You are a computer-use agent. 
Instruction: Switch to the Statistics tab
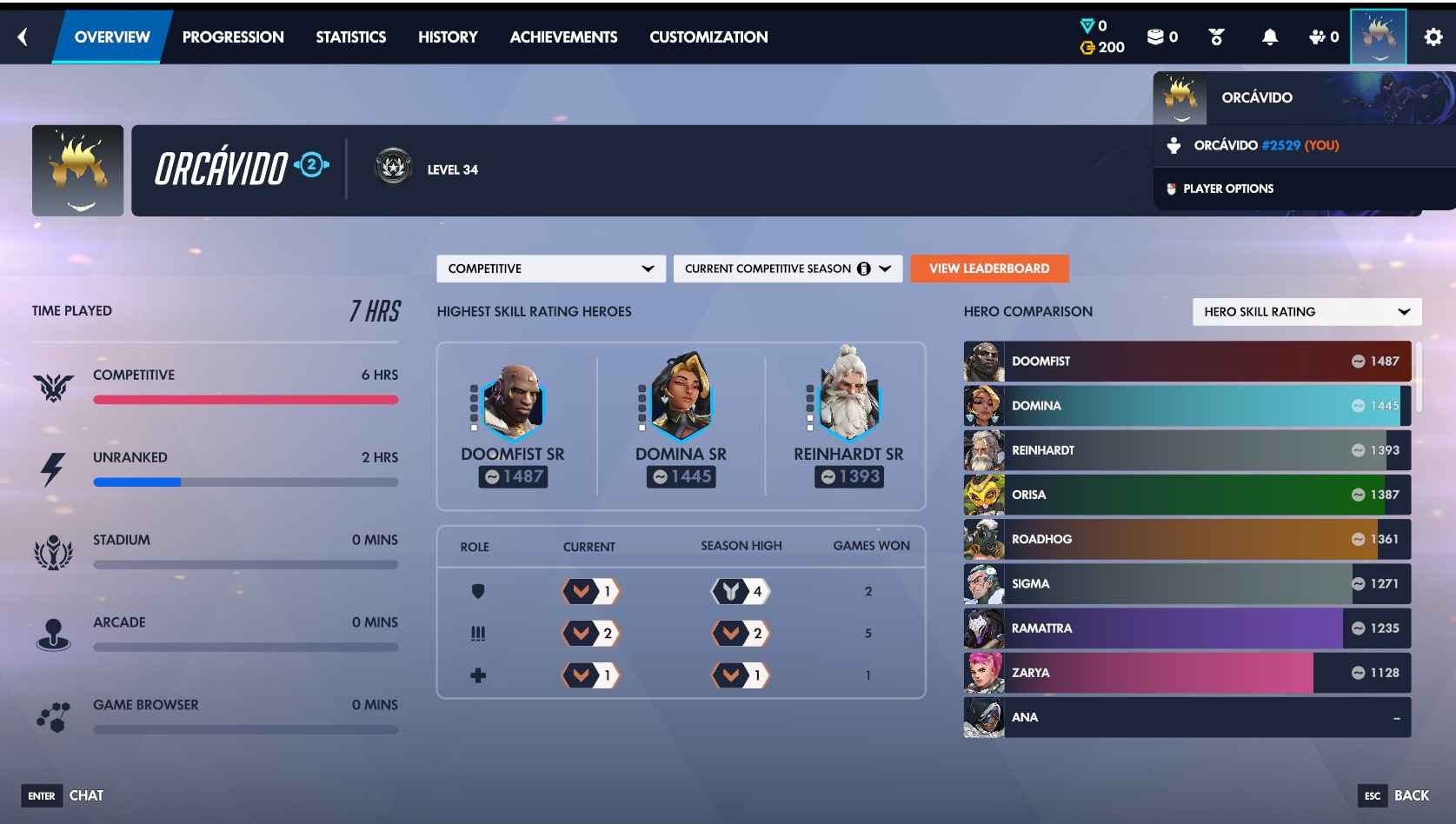(x=351, y=37)
